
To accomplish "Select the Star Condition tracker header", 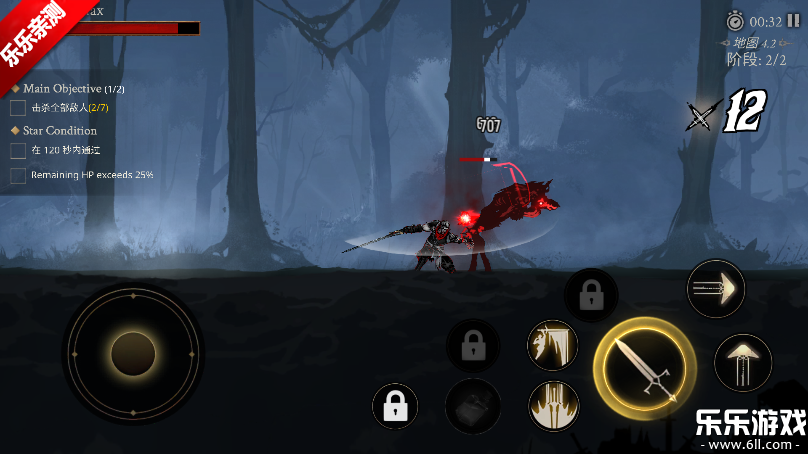I will [x=60, y=131].
